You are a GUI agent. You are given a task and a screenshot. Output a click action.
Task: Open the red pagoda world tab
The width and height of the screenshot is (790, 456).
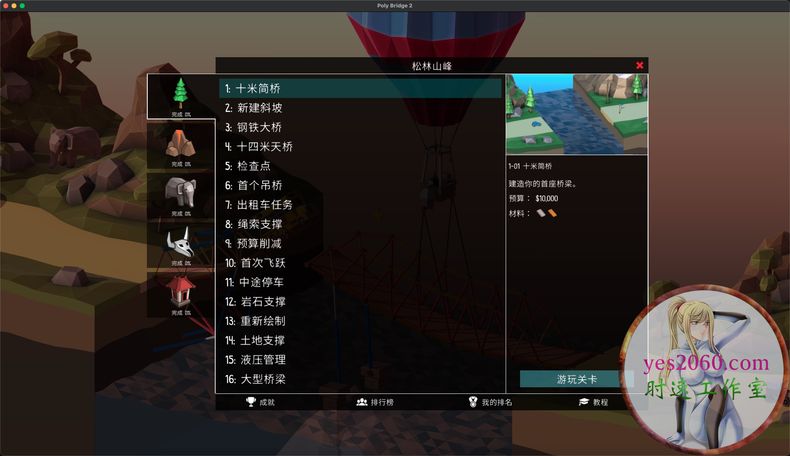tap(181, 295)
